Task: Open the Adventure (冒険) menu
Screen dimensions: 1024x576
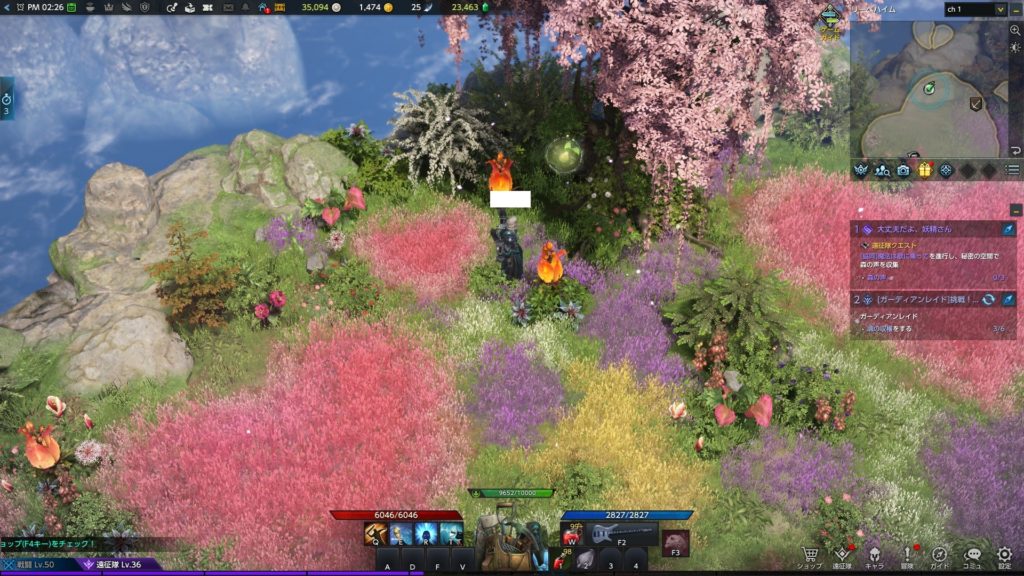Action: coord(908,555)
